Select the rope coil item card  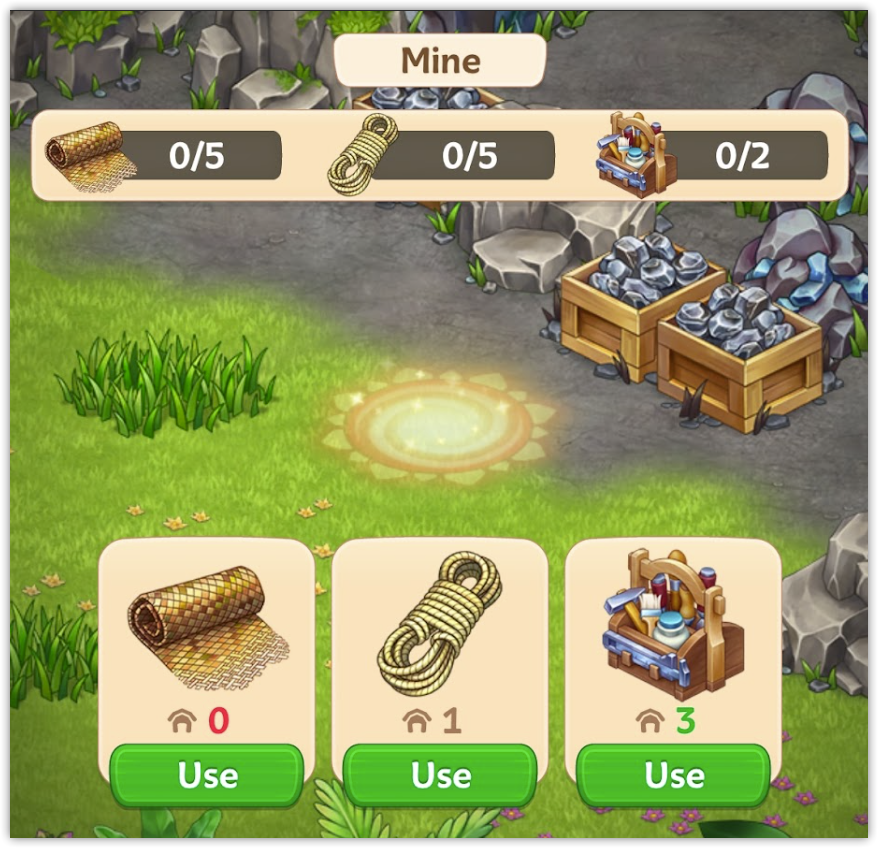(440, 630)
